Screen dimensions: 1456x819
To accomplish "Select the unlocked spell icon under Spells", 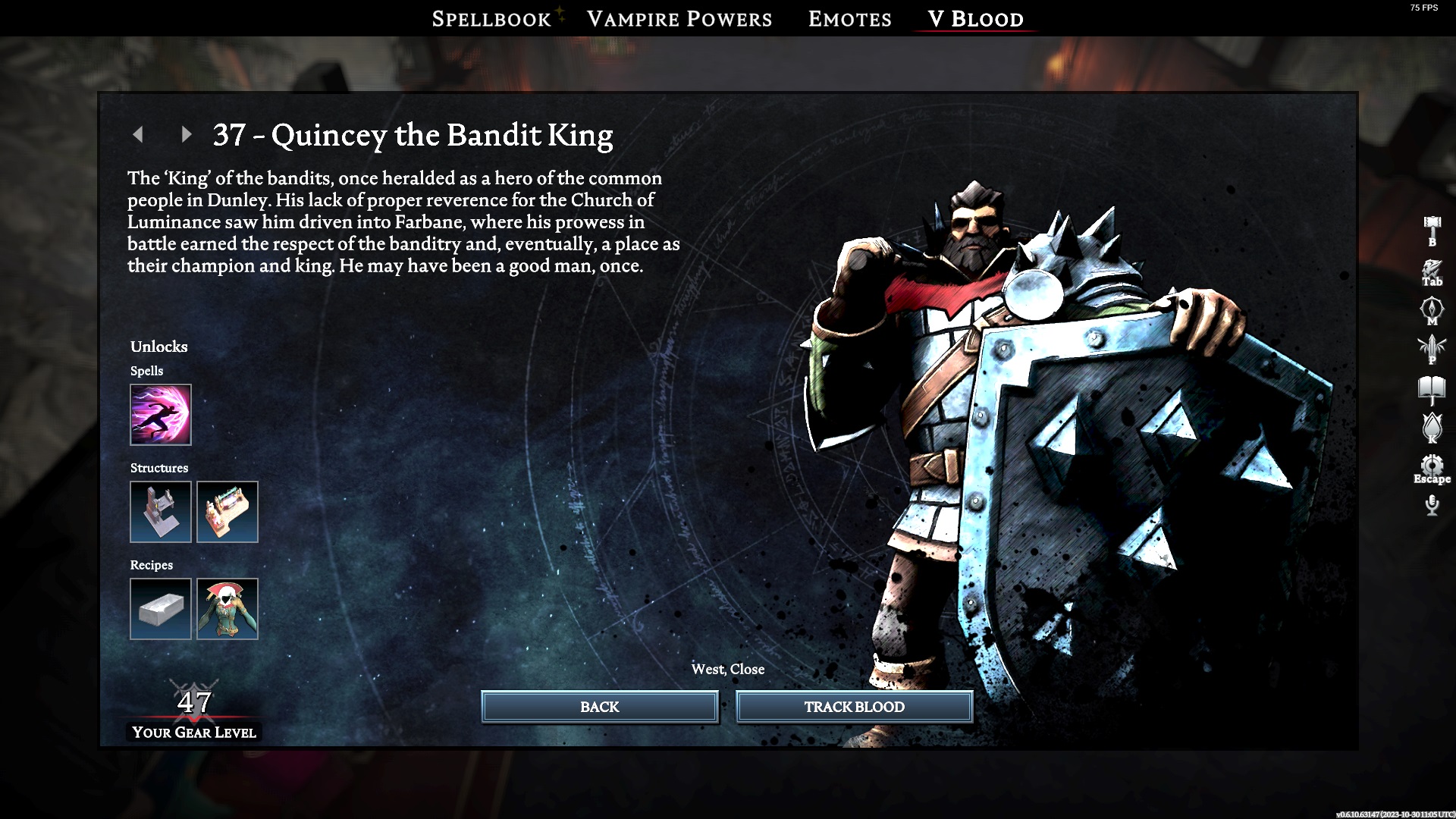I will [160, 415].
